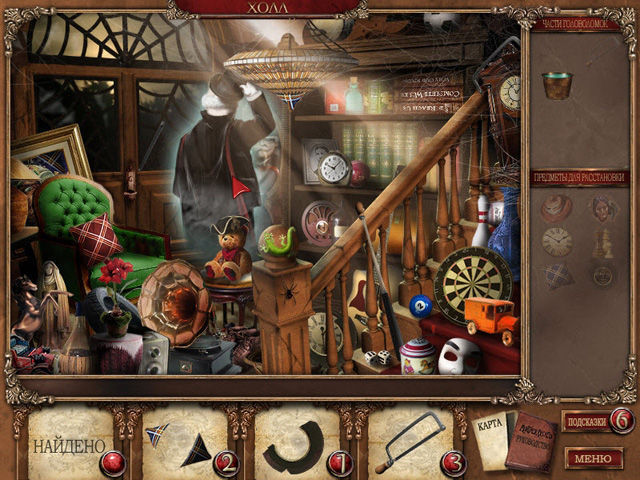640x480 pixels.
Task: Pick the red hat placement item
Action: [556, 206]
